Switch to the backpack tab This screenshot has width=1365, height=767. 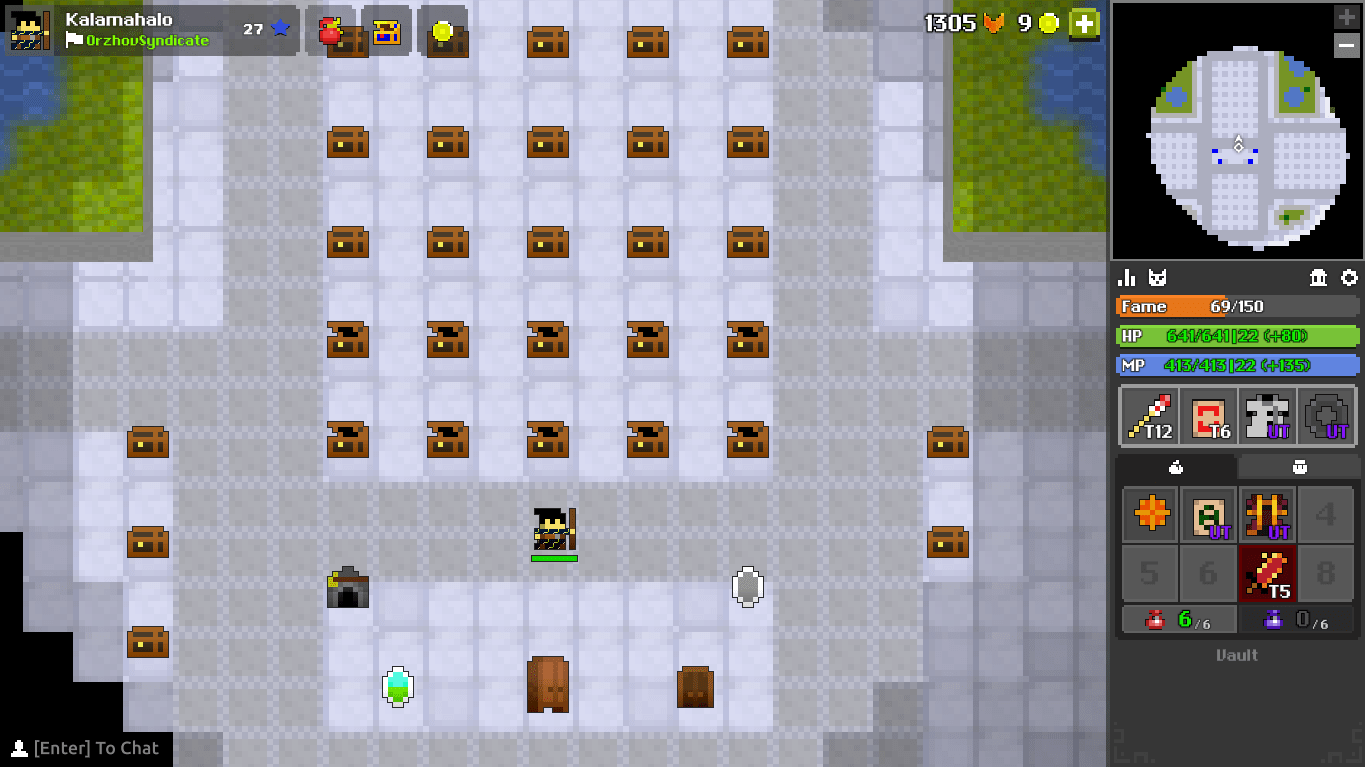(1297, 466)
